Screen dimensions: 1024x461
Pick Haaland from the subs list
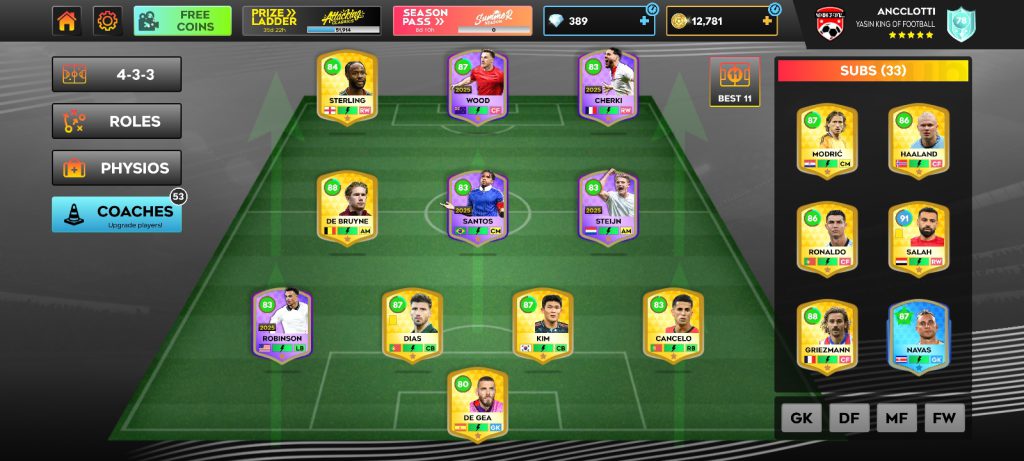[x=919, y=140]
